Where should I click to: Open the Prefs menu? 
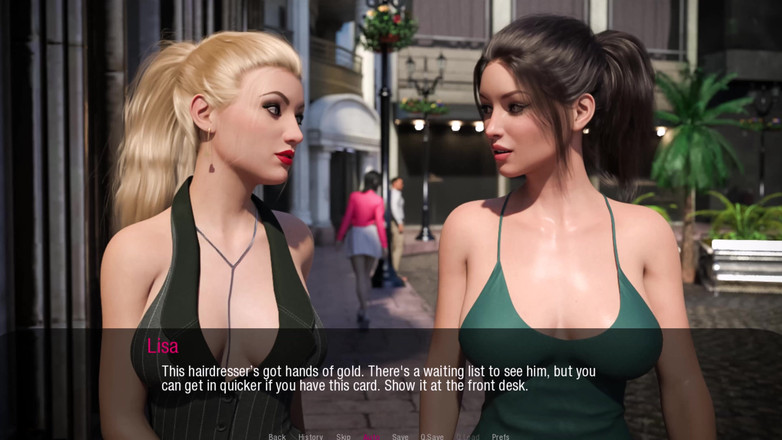click(500, 436)
